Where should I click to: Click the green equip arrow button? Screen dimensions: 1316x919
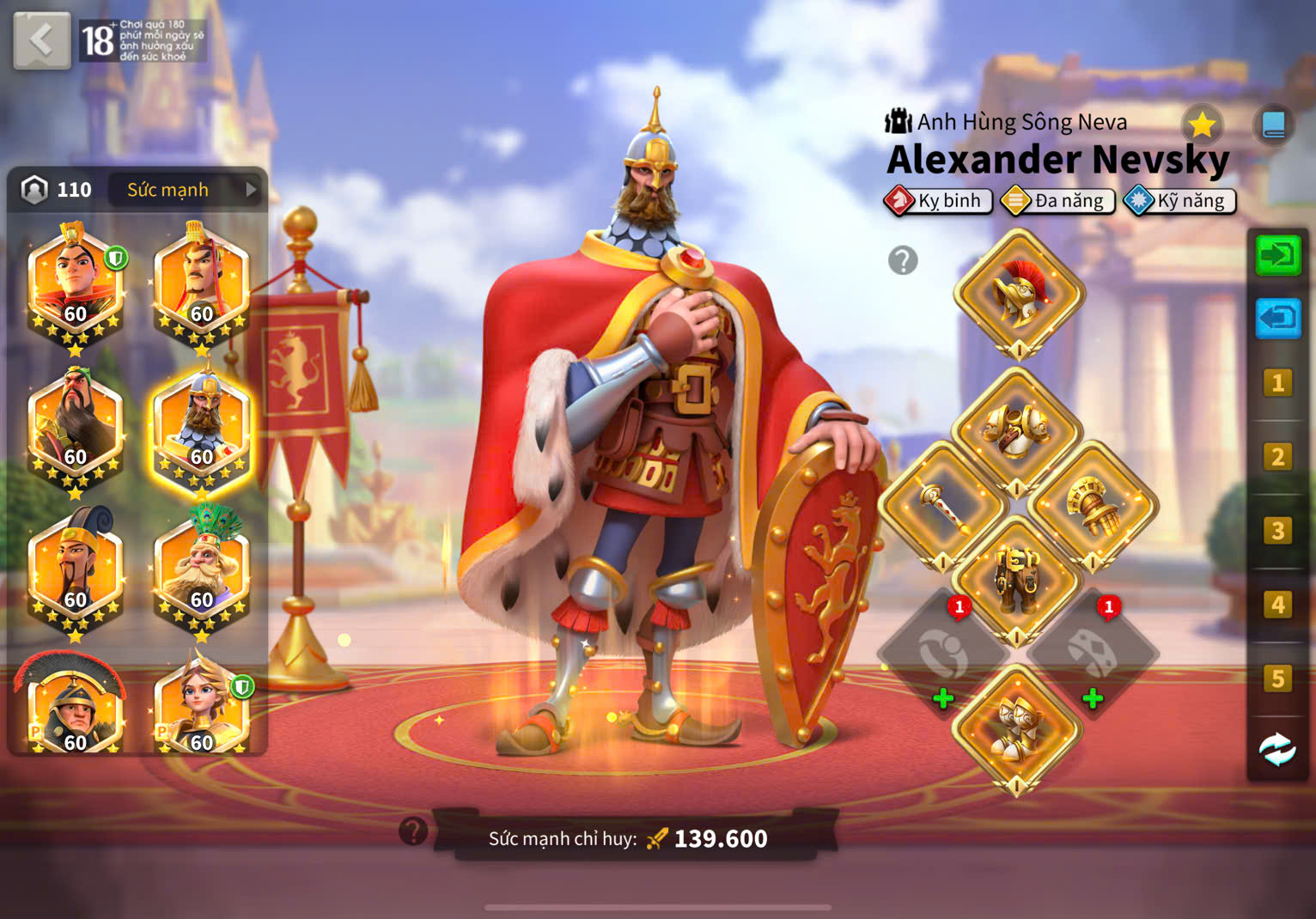point(1277,255)
